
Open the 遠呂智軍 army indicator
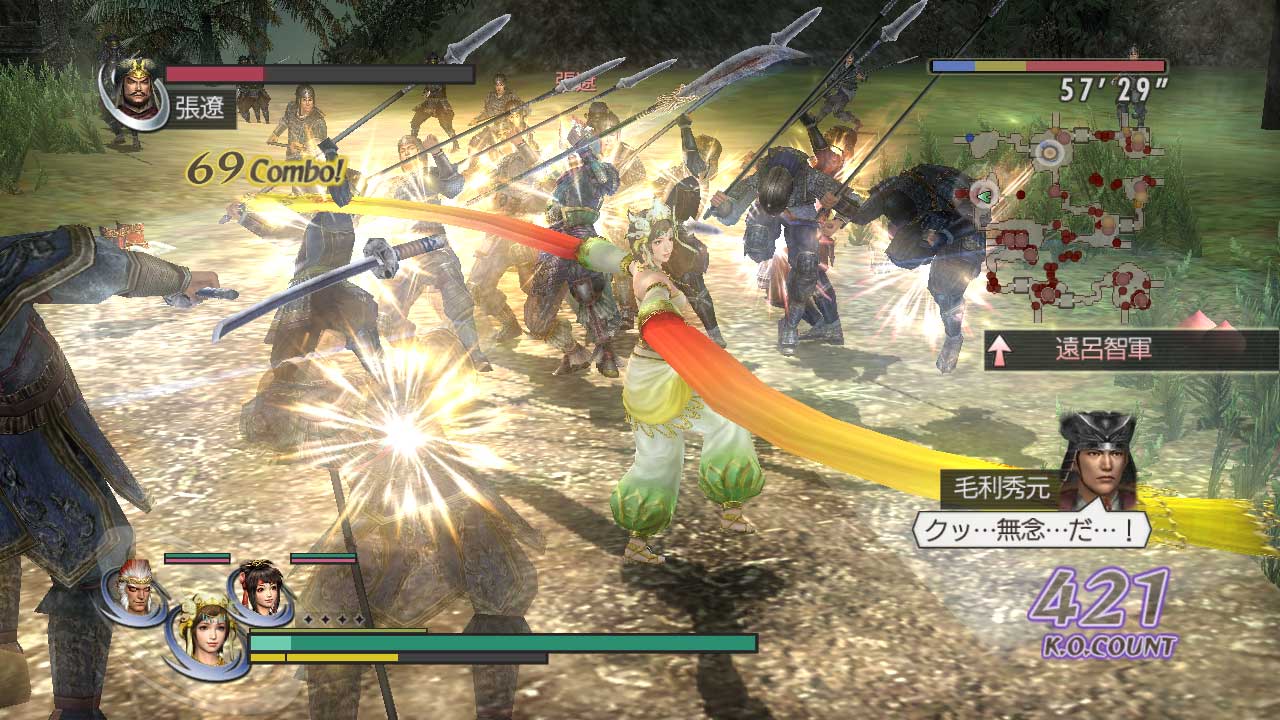pos(1130,350)
